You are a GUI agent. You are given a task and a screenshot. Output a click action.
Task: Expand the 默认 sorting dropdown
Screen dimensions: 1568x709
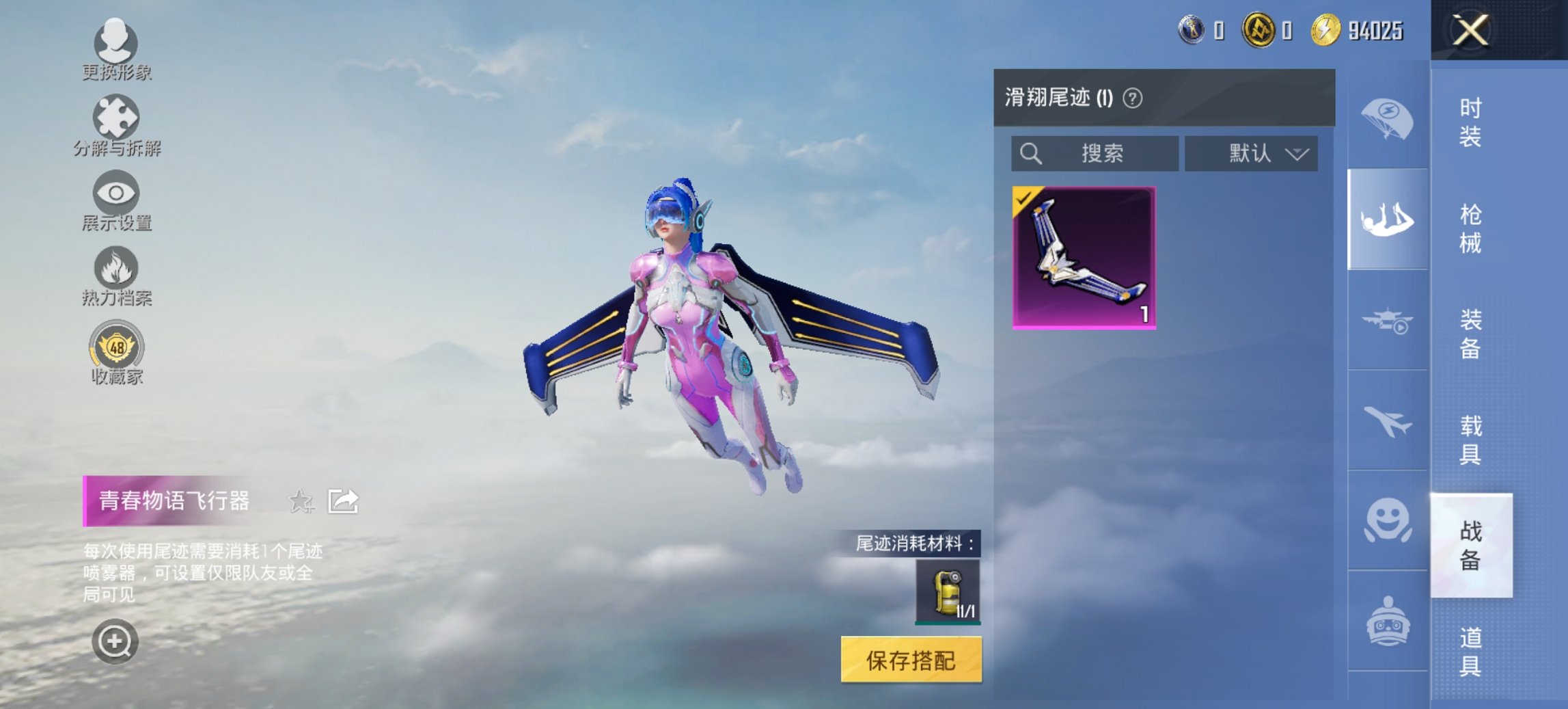[x=1250, y=153]
